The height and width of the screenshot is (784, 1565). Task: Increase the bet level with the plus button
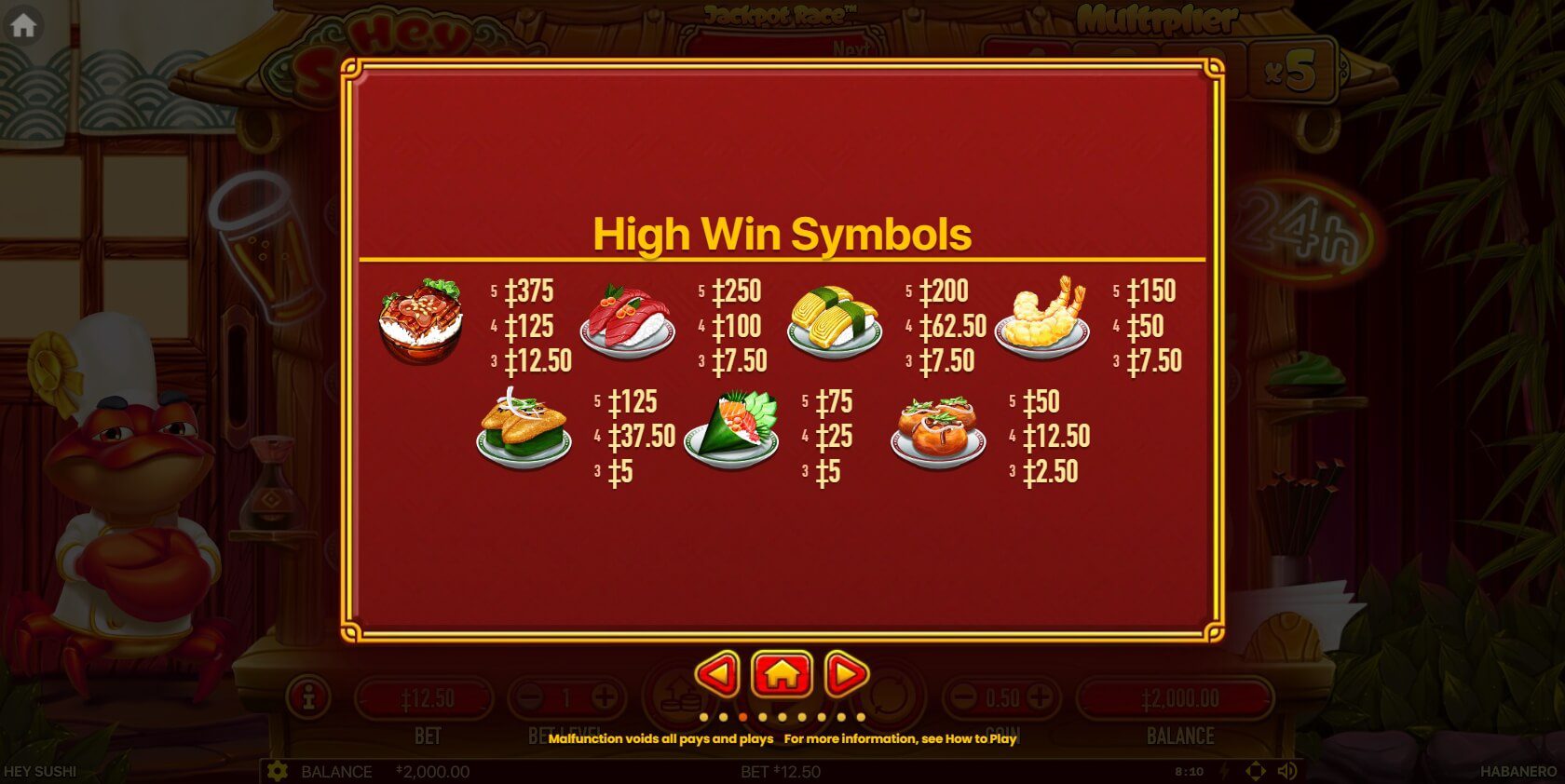[605, 697]
